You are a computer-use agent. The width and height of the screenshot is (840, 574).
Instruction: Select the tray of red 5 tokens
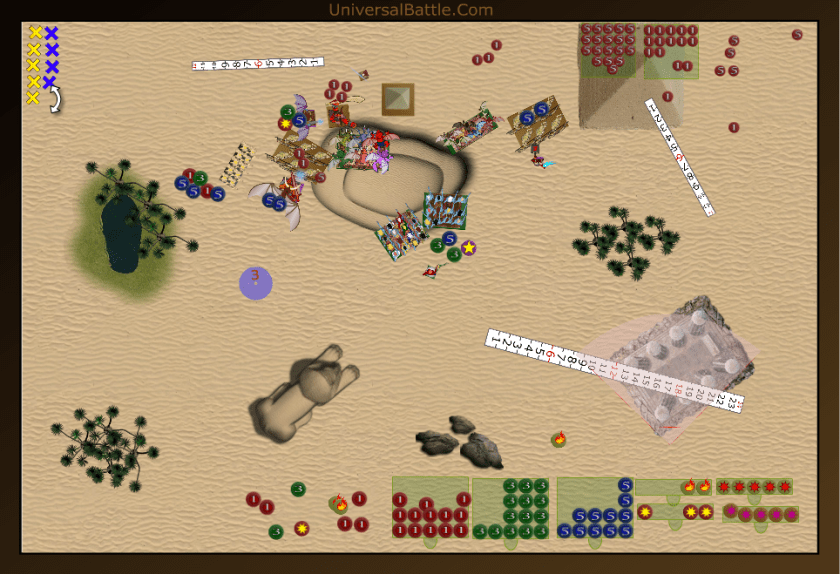coord(609,50)
